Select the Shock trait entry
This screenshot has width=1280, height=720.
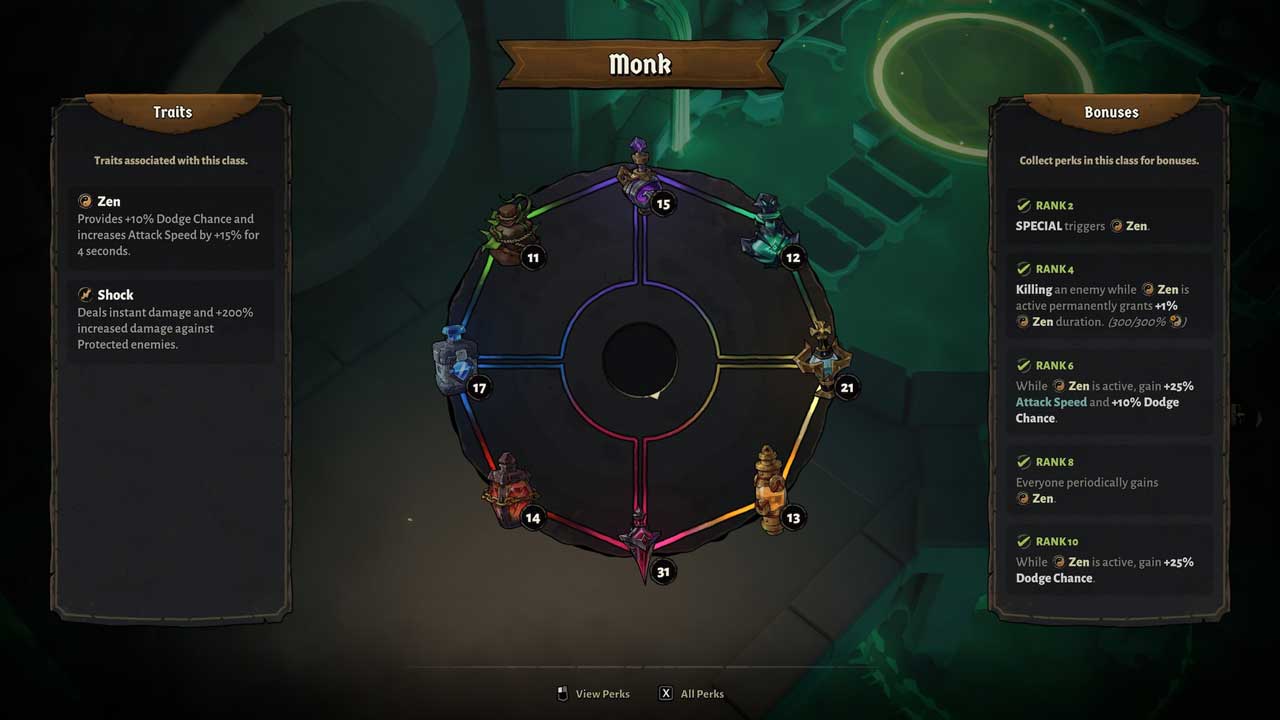pos(171,319)
